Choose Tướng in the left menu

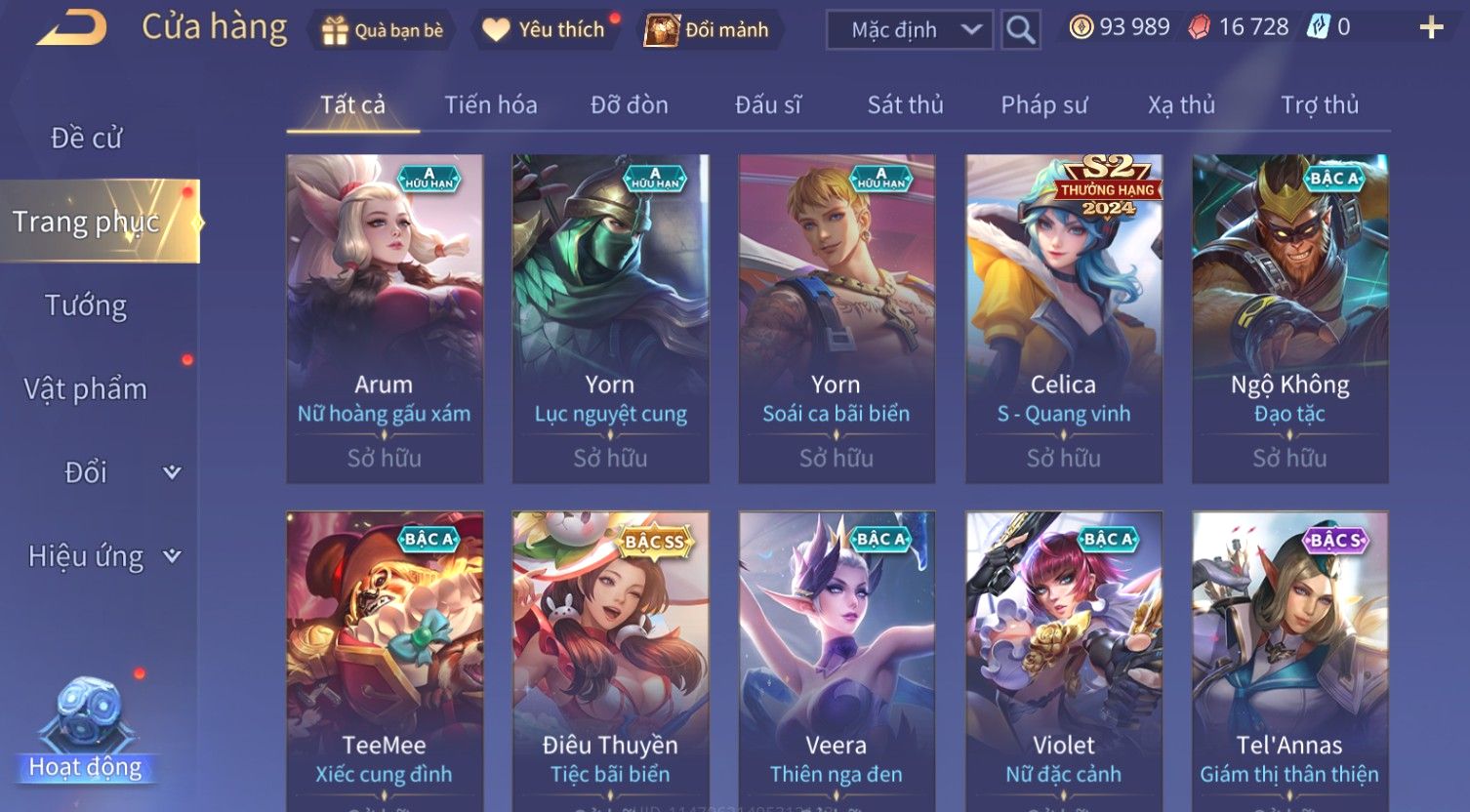86,305
